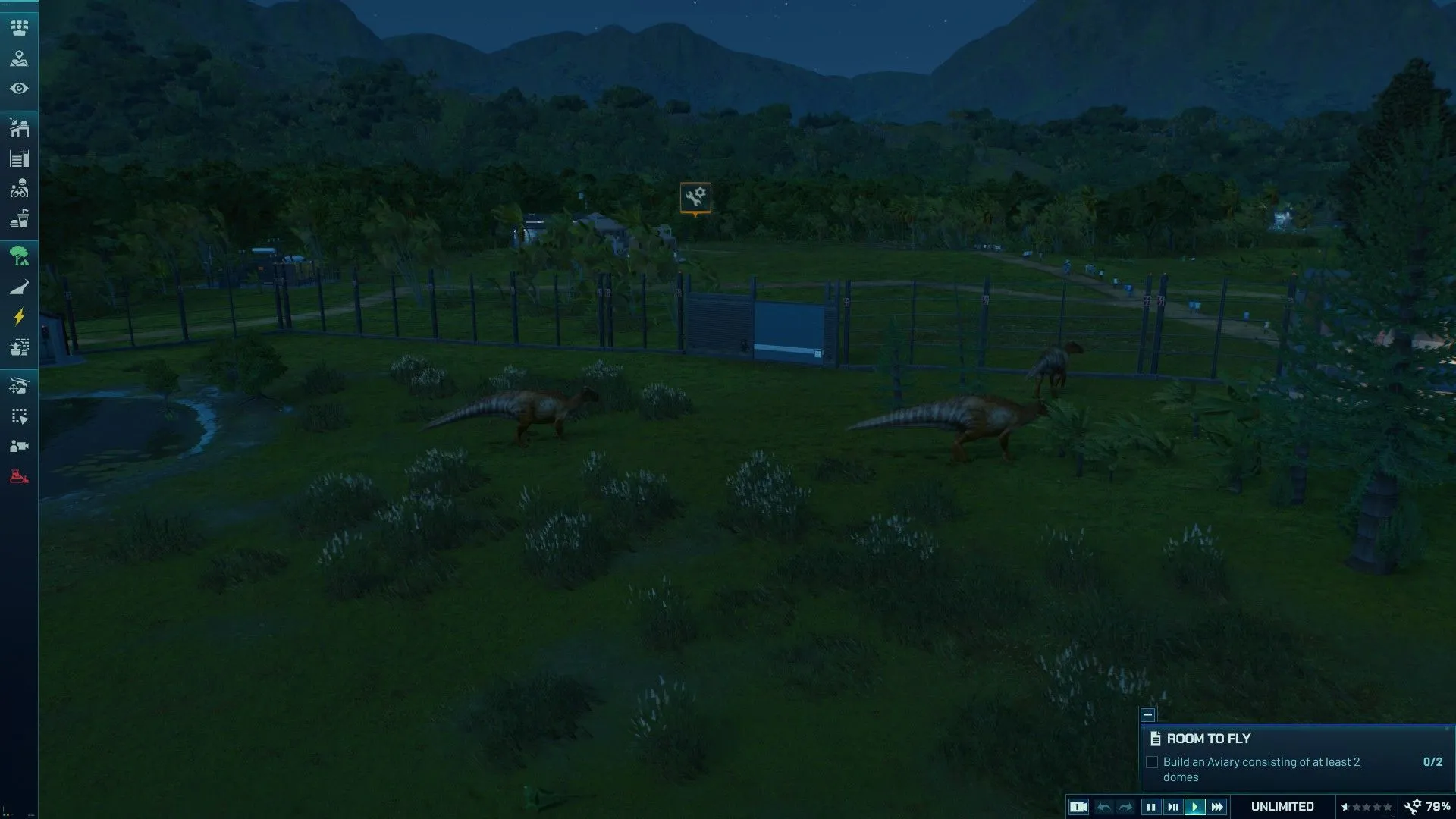Screen dimensions: 1456x819
Task: Undo the last action
Action: [1105, 807]
